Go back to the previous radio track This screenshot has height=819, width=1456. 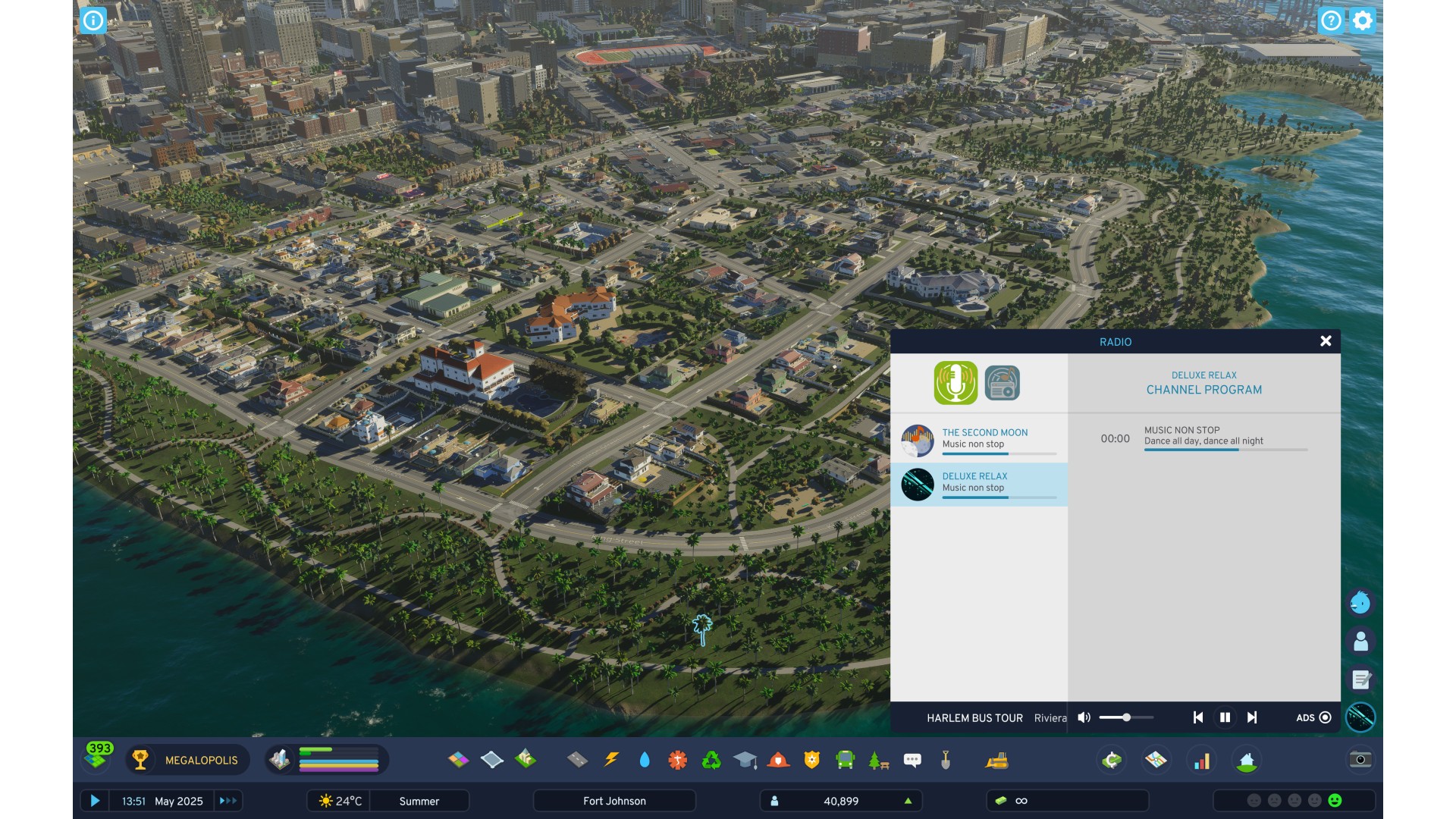1198,717
